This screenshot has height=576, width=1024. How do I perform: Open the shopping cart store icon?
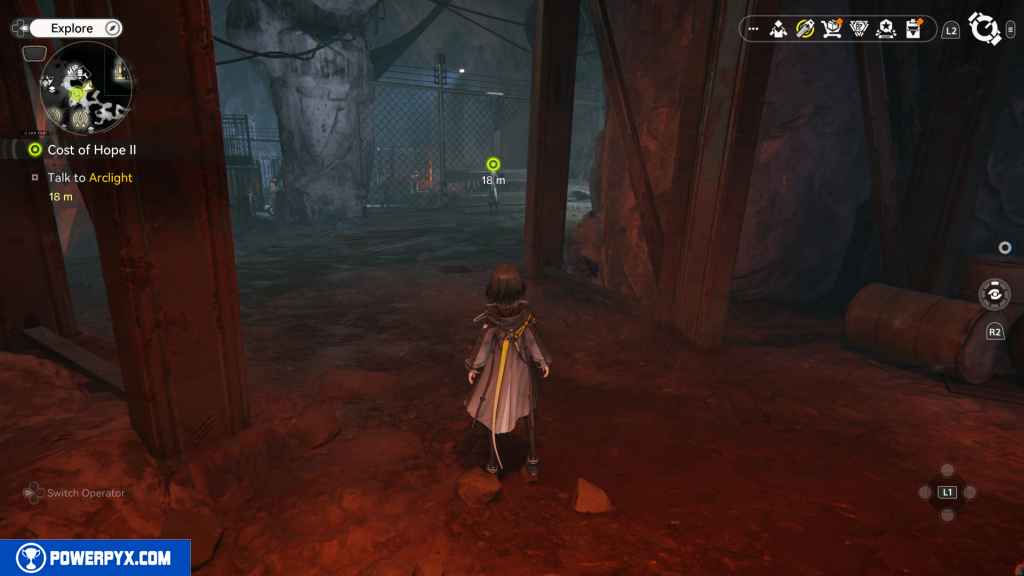pyautogui.click(x=831, y=29)
